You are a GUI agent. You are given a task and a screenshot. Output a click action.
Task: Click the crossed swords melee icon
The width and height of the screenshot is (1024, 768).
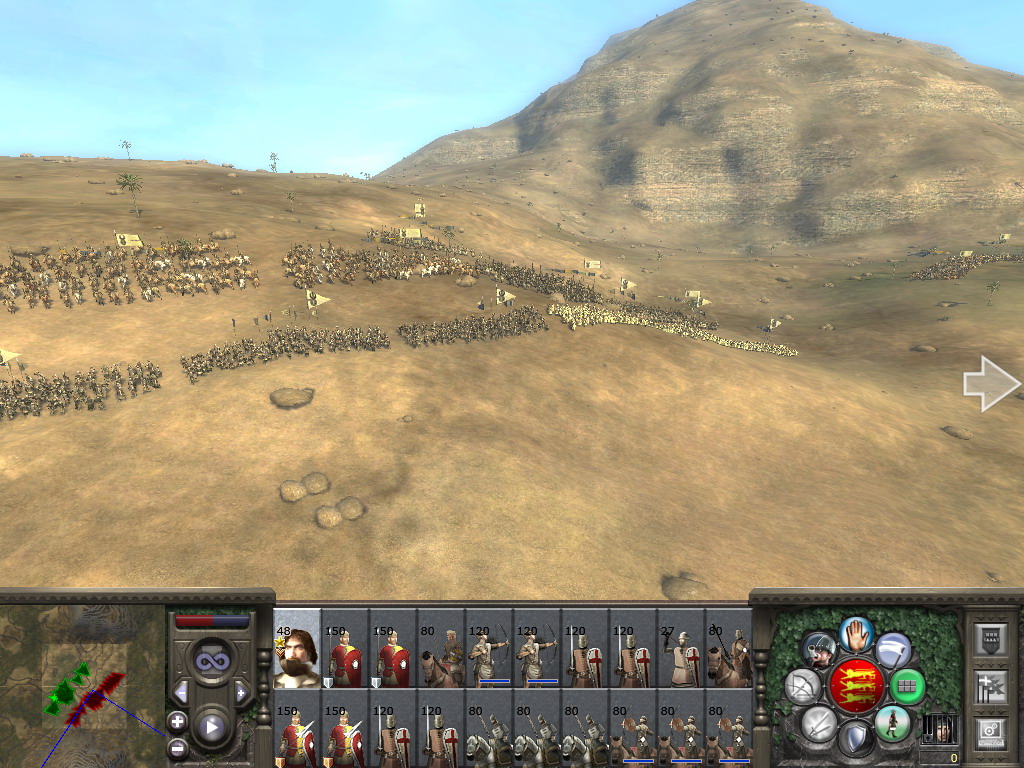click(819, 722)
